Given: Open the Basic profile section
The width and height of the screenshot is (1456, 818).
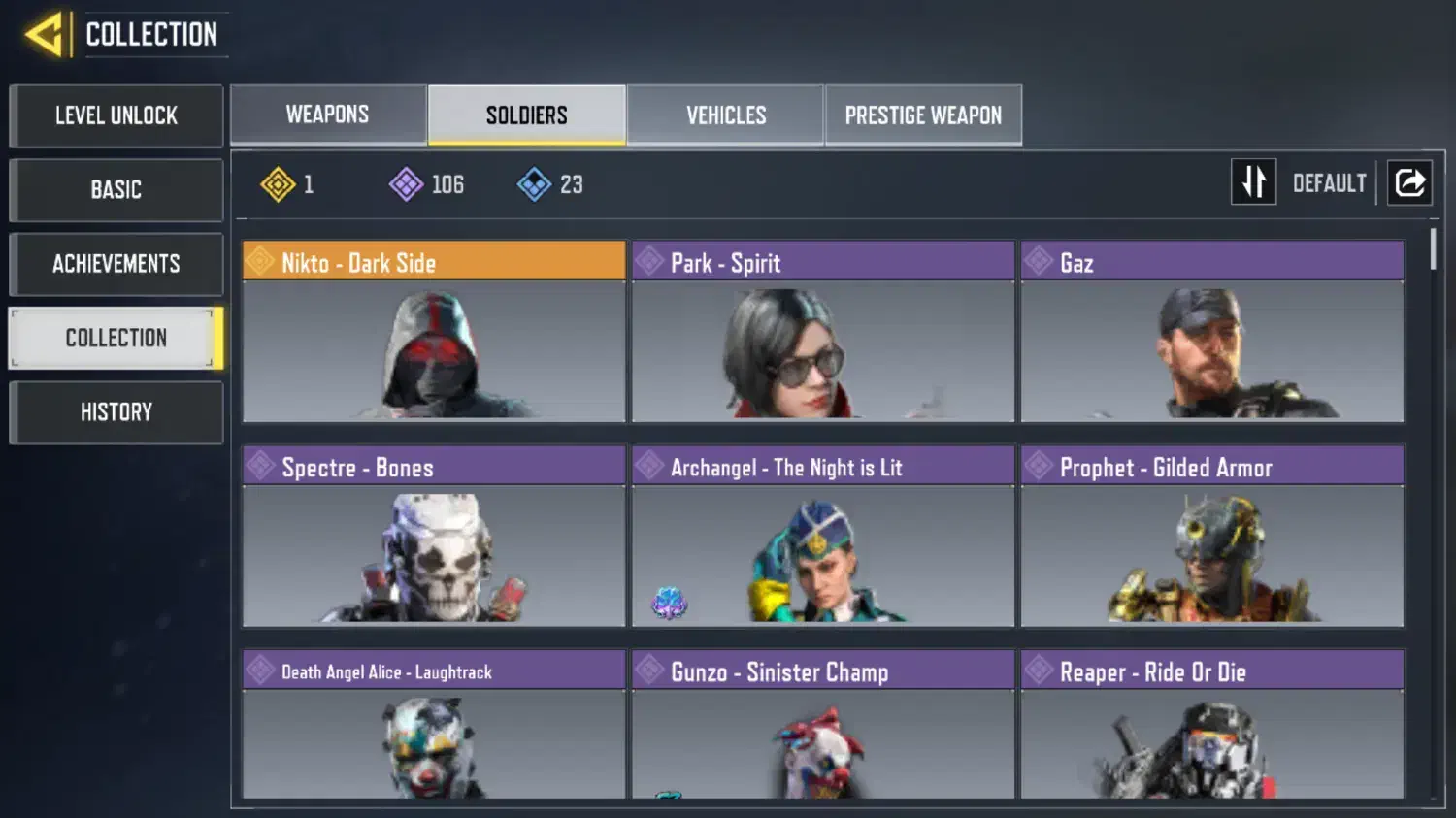Looking at the screenshot, I should [x=116, y=189].
